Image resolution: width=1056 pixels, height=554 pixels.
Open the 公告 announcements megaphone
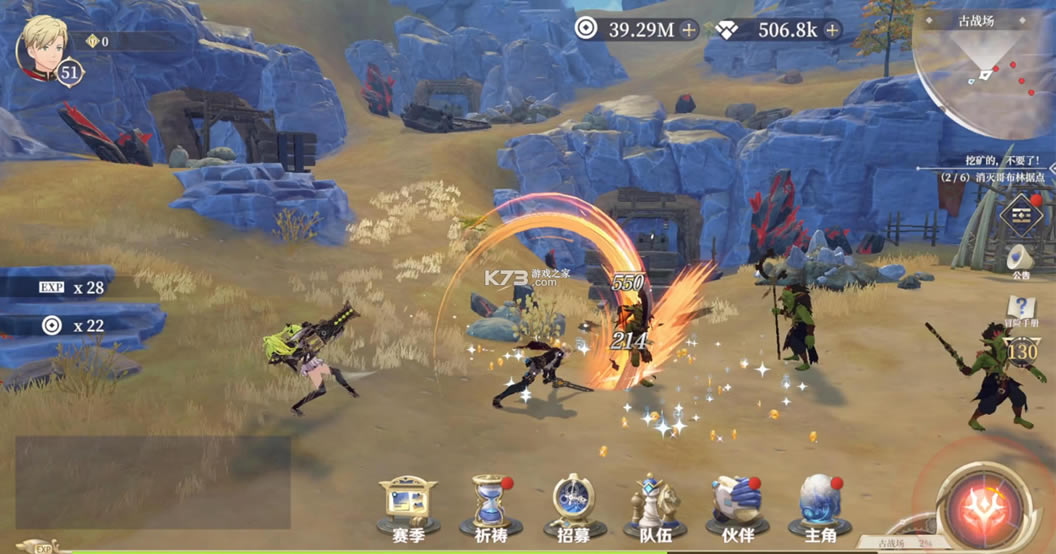coord(1020,261)
